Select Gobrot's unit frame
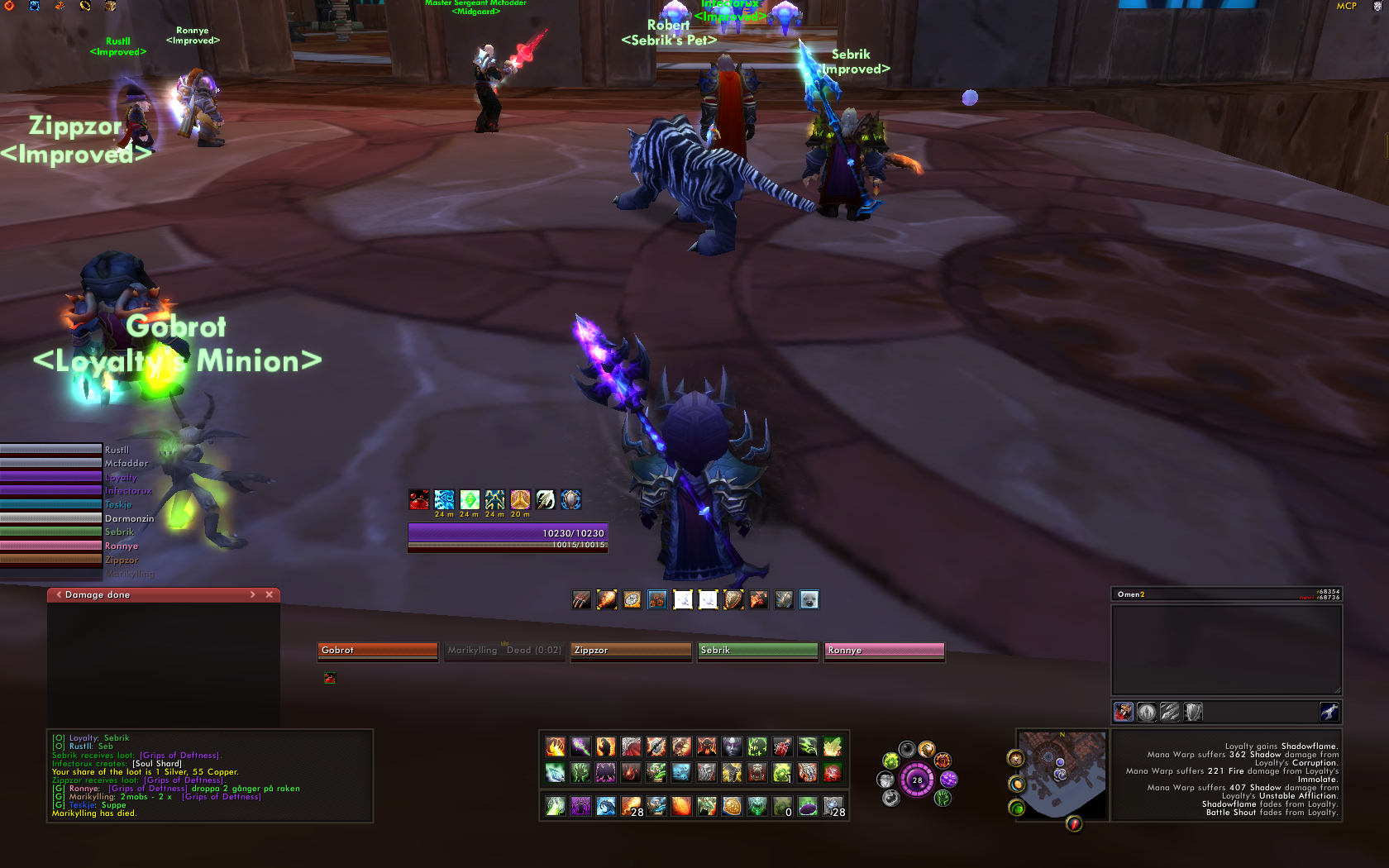Screen dimensions: 1389x868 tap(378, 651)
